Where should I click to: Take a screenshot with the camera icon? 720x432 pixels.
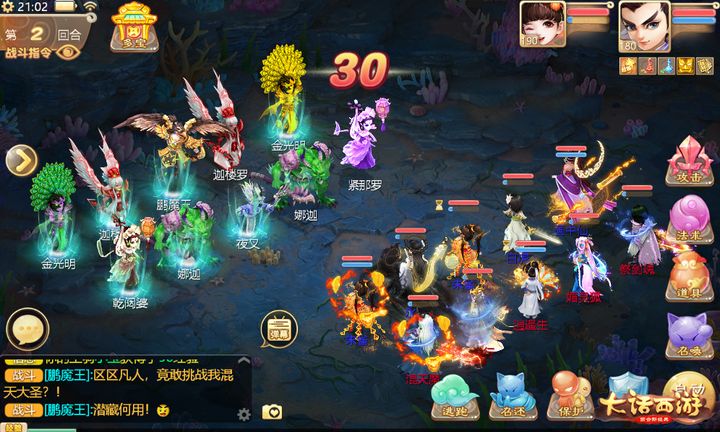[x=271, y=411]
